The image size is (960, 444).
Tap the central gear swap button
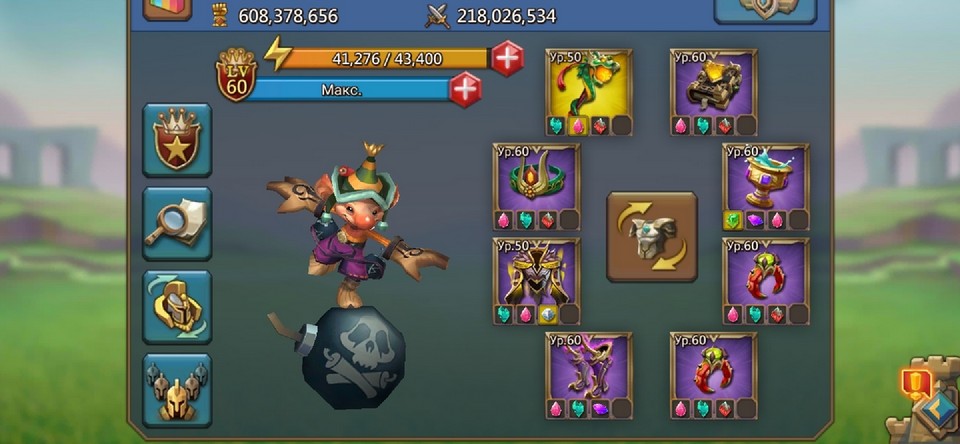click(652, 237)
